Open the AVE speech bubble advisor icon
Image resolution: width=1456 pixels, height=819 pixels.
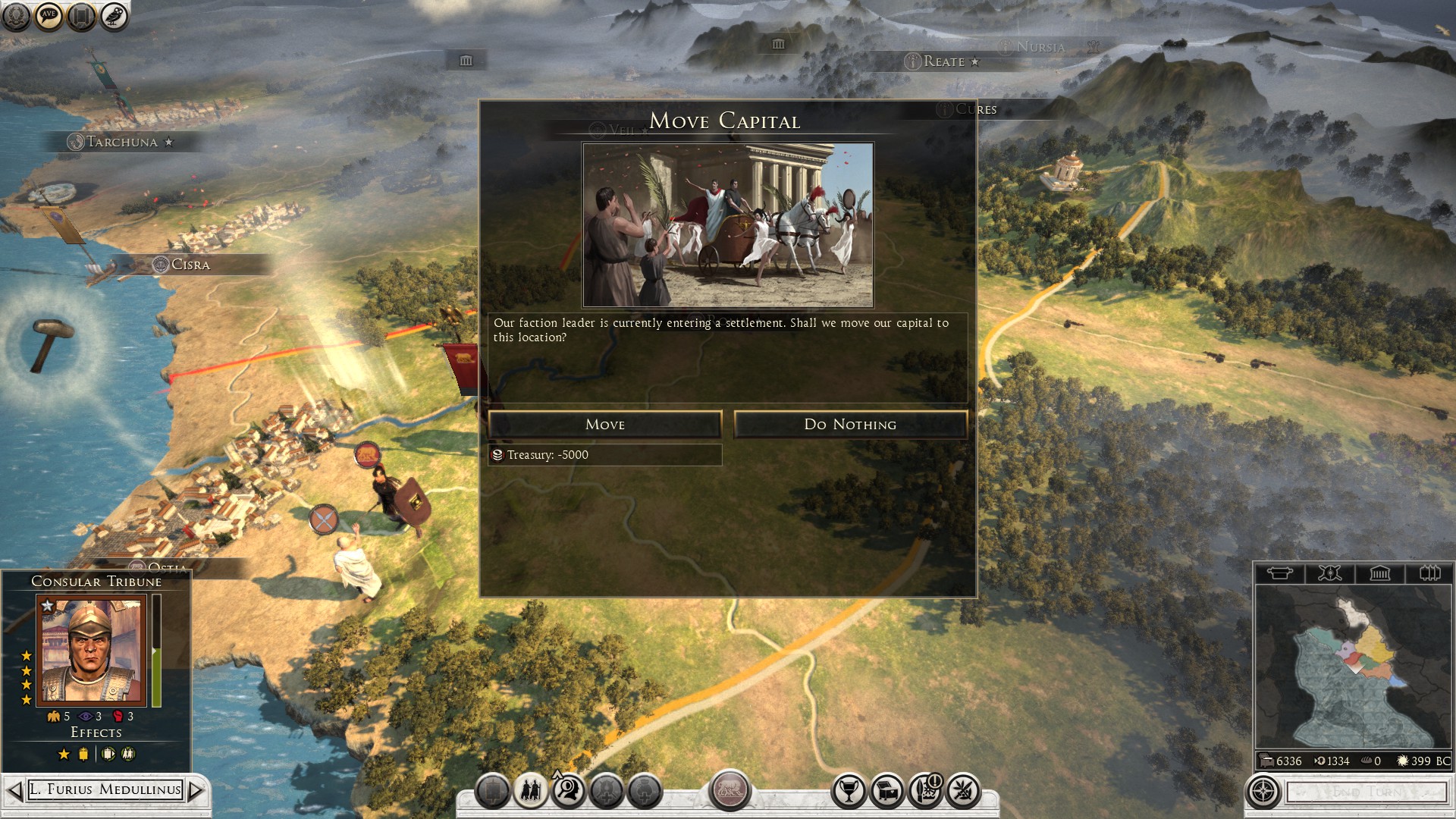[x=49, y=16]
